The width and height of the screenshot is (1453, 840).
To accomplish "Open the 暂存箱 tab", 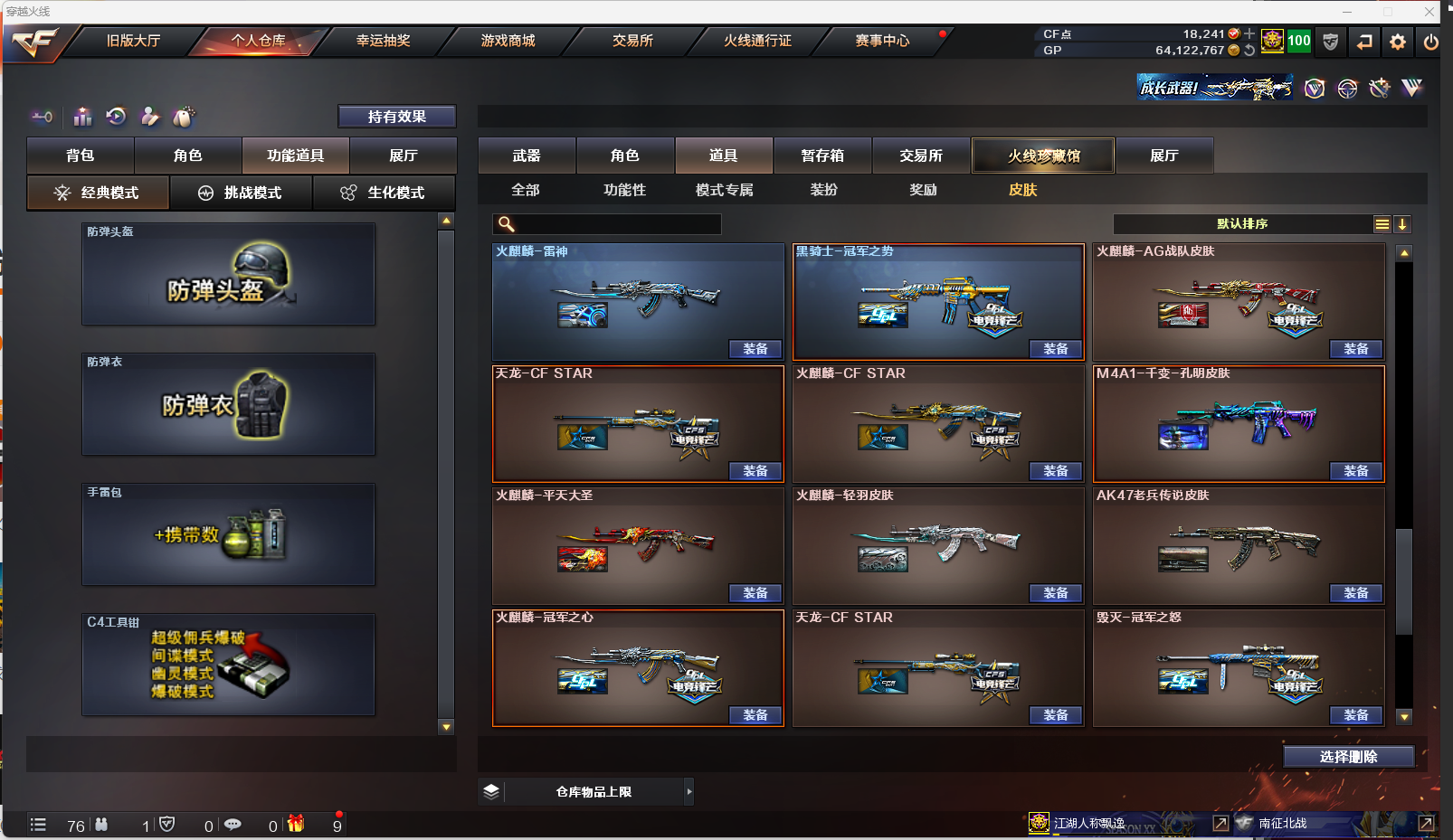I will (822, 156).
